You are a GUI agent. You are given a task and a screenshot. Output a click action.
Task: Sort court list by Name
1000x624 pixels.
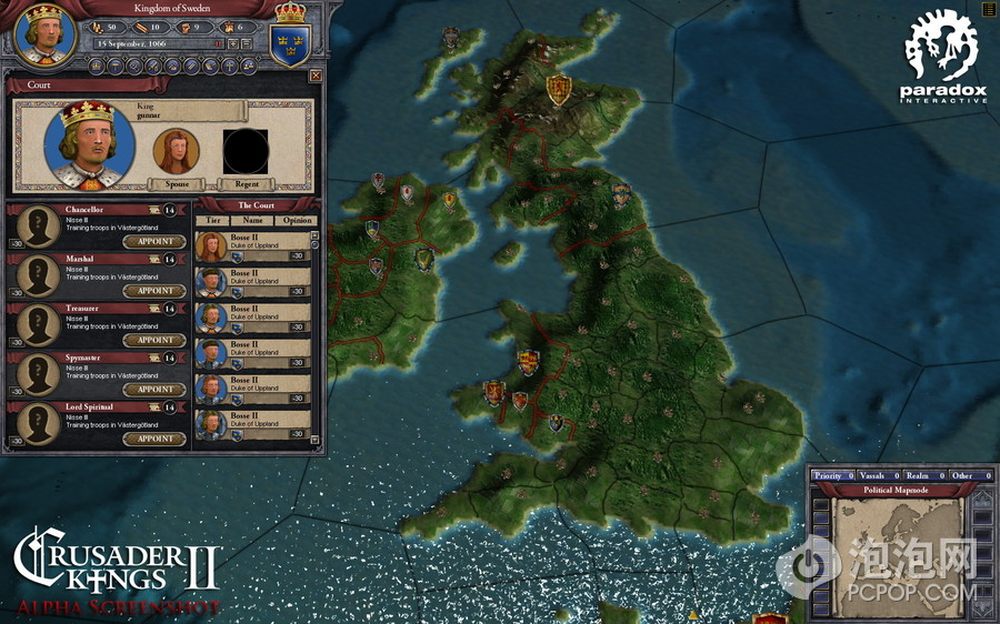click(x=253, y=219)
